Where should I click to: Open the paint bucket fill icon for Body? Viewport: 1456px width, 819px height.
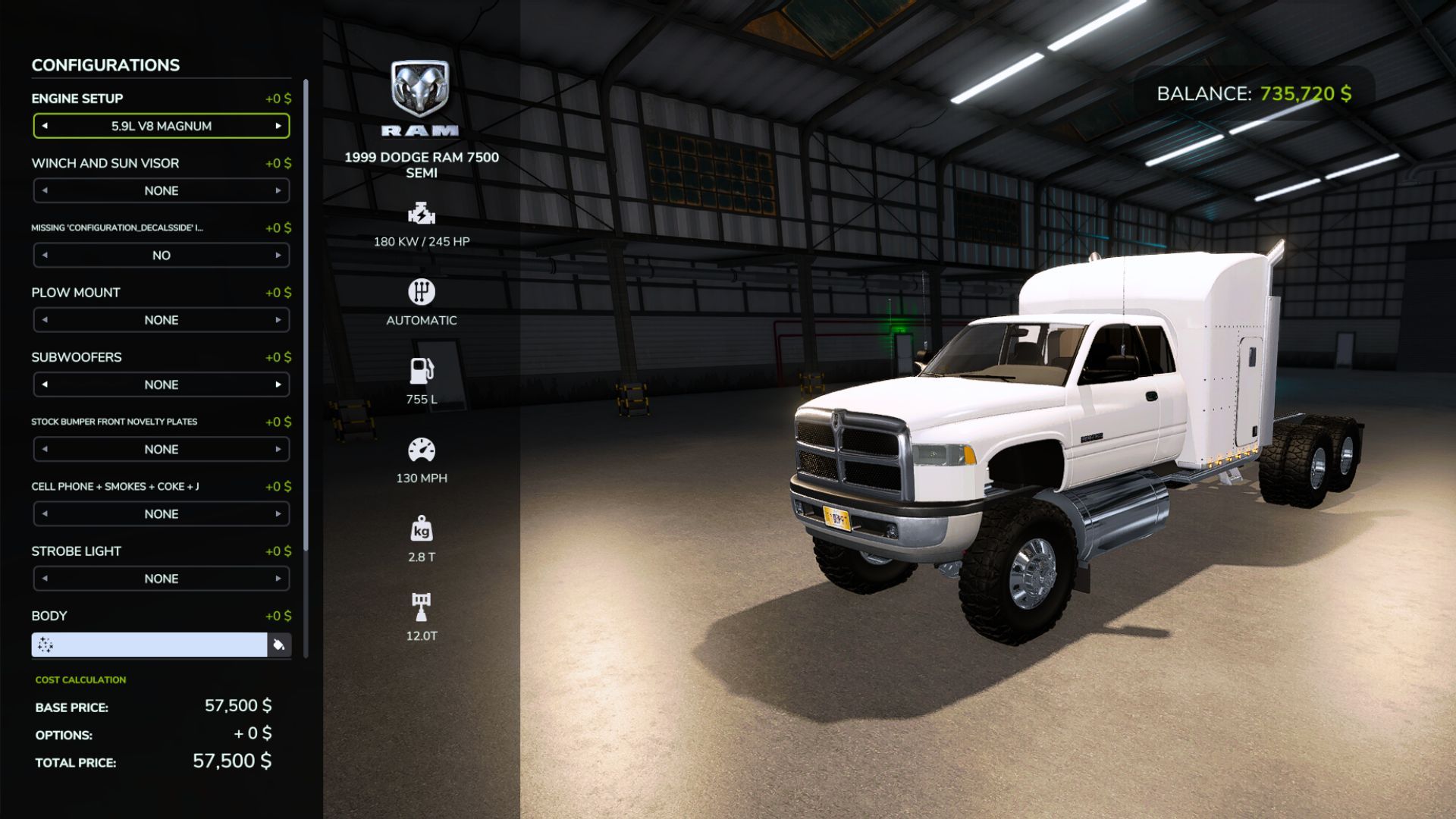pos(278,645)
